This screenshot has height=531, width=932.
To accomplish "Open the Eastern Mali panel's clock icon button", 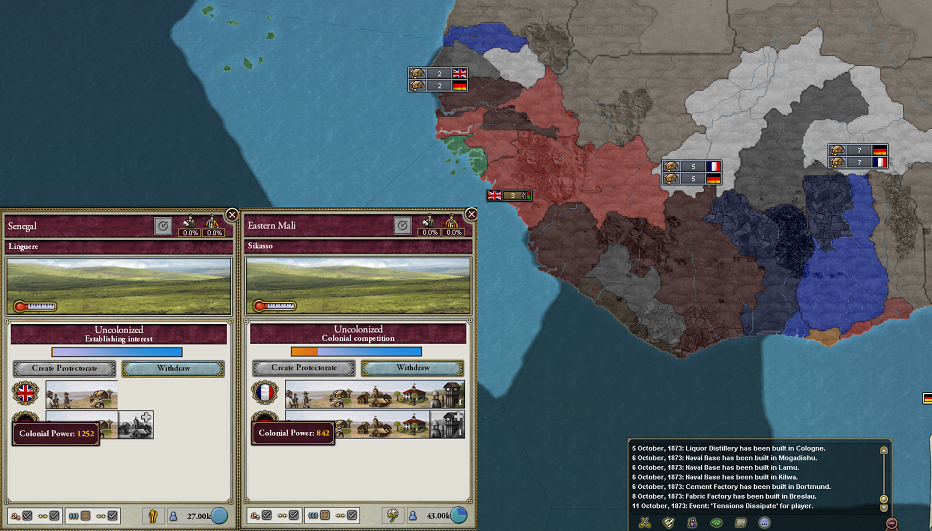I will point(402,227).
